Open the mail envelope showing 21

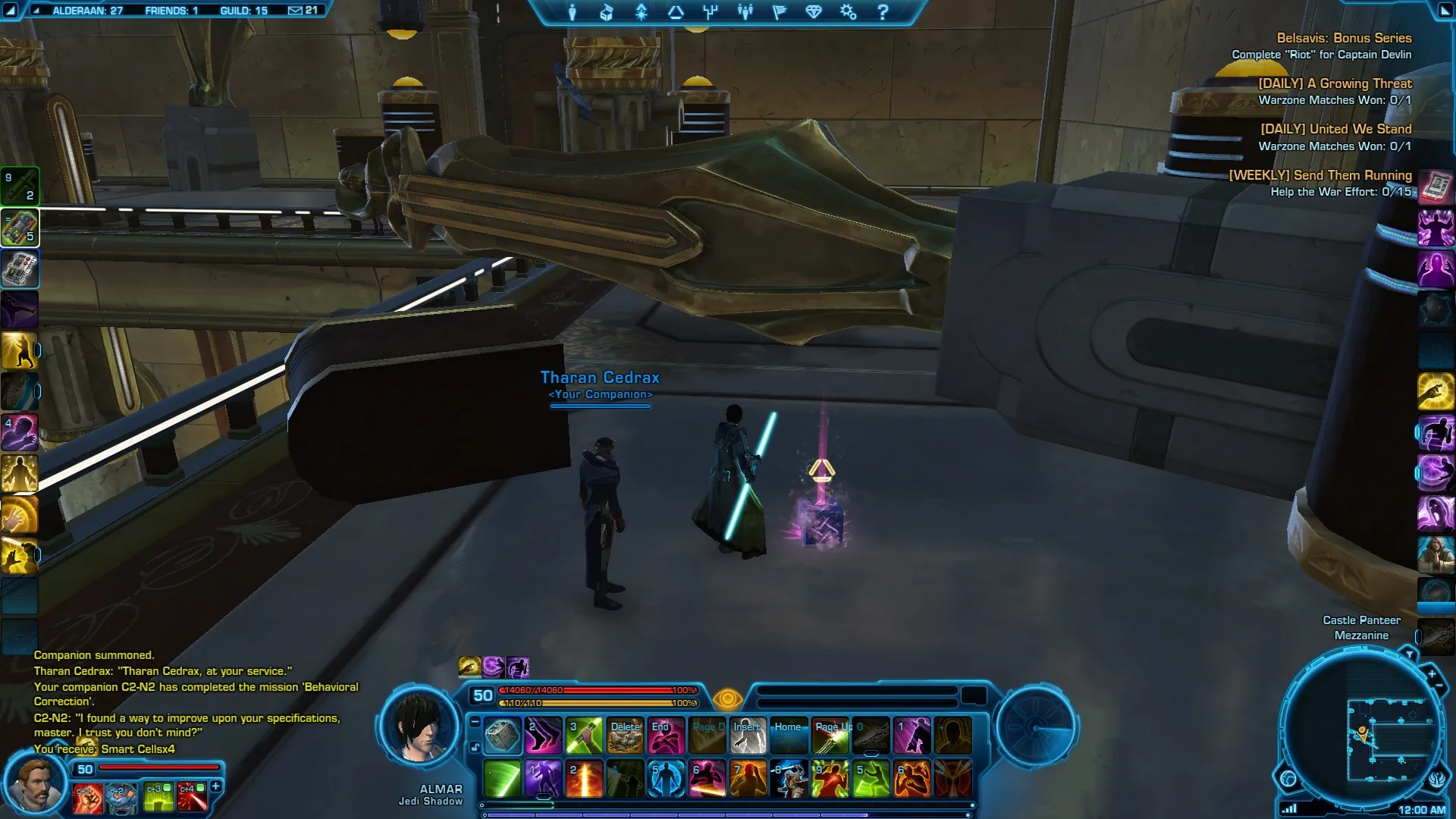tap(303, 11)
